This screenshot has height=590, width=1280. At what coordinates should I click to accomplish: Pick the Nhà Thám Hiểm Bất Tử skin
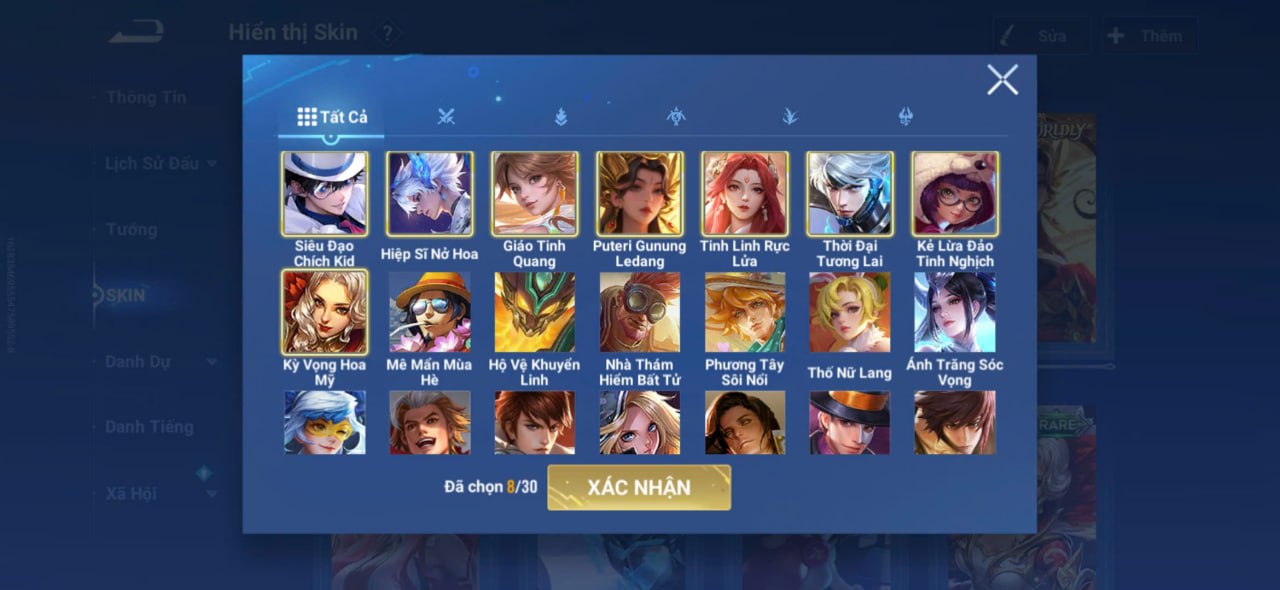click(639, 312)
